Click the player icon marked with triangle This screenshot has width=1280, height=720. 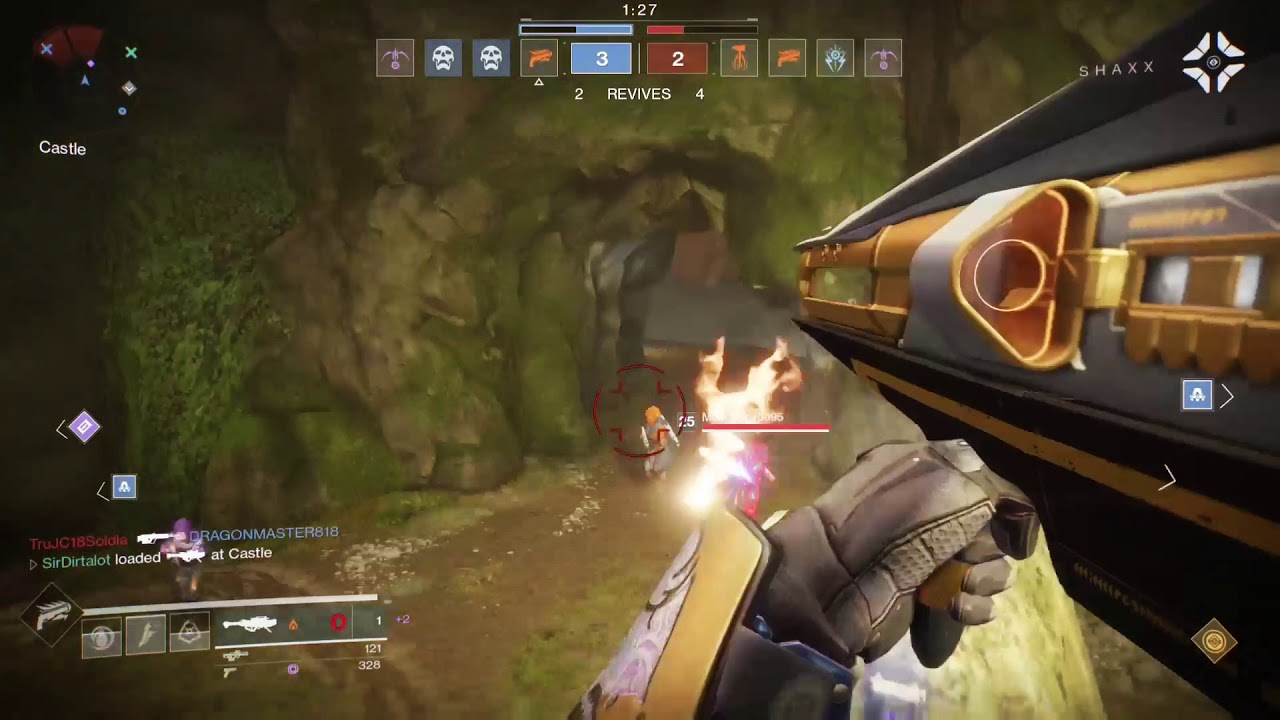tap(539, 59)
